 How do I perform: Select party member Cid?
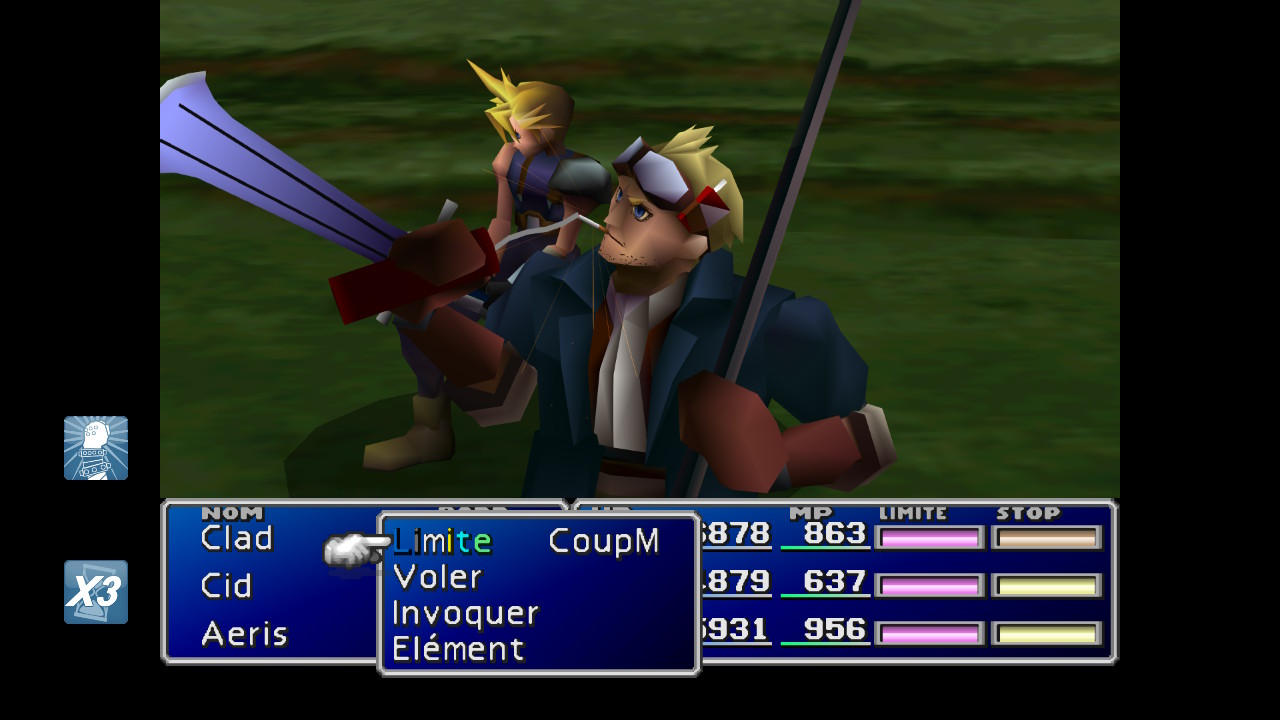coord(226,586)
